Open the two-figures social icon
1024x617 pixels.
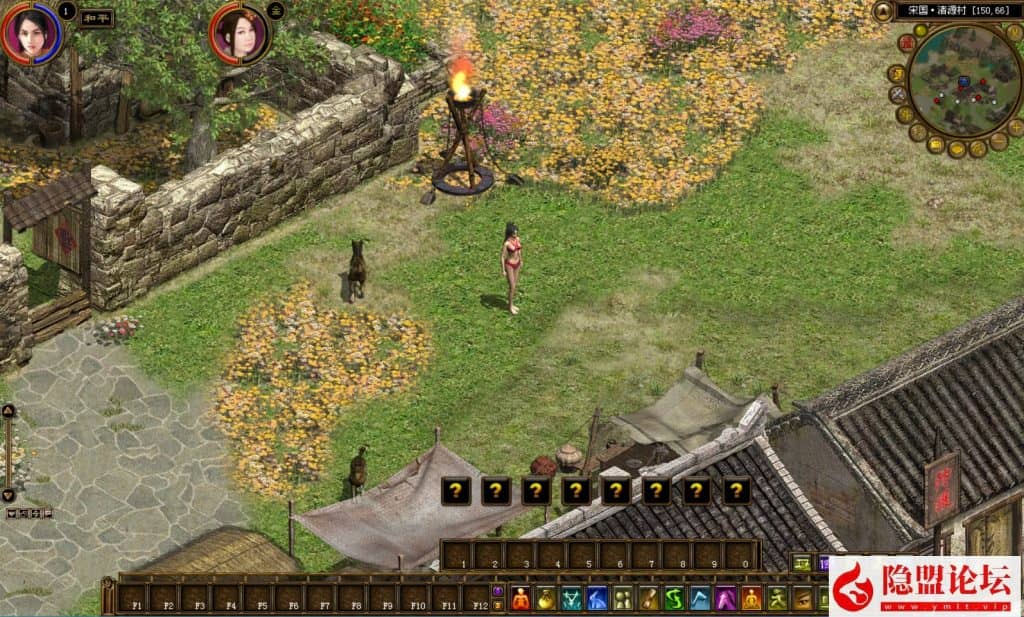click(x=623, y=599)
